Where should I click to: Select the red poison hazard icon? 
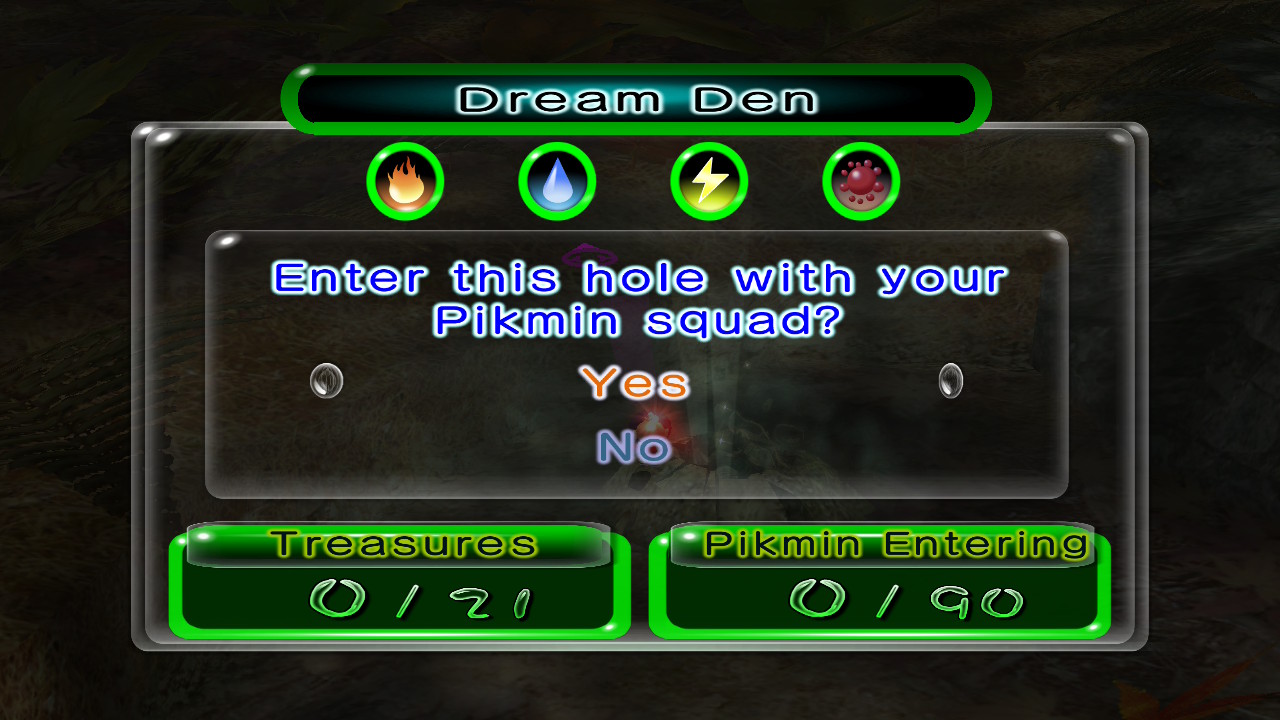point(860,182)
